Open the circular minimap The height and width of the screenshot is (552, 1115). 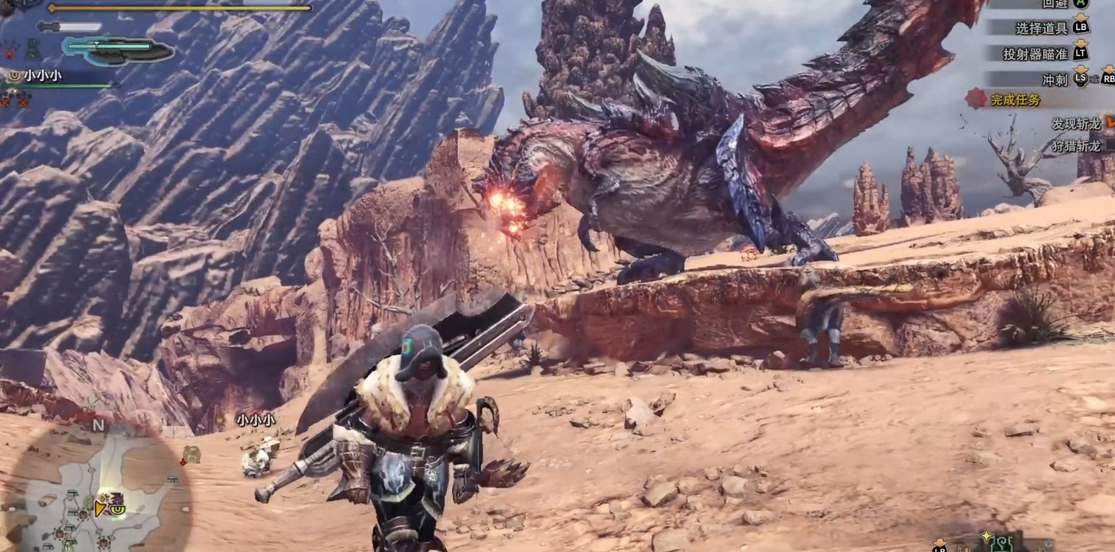click(98, 490)
